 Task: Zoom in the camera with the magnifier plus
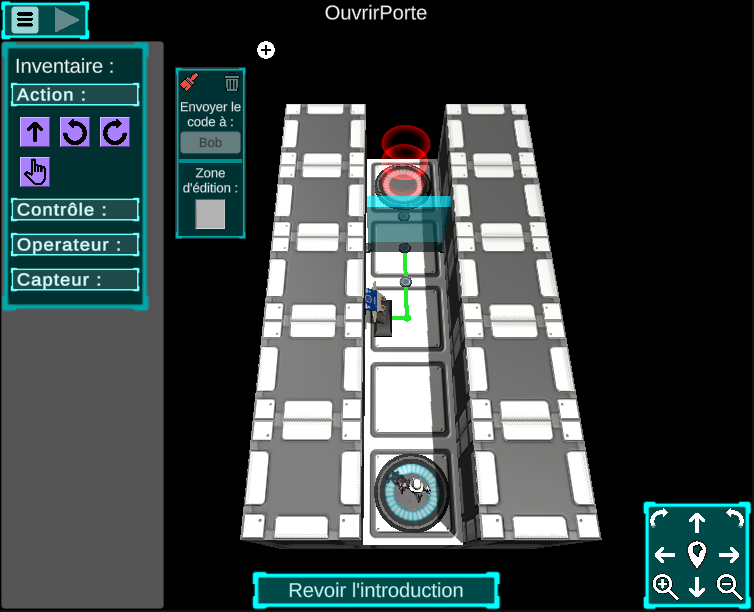pyautogui.click(x=665, y=587)
